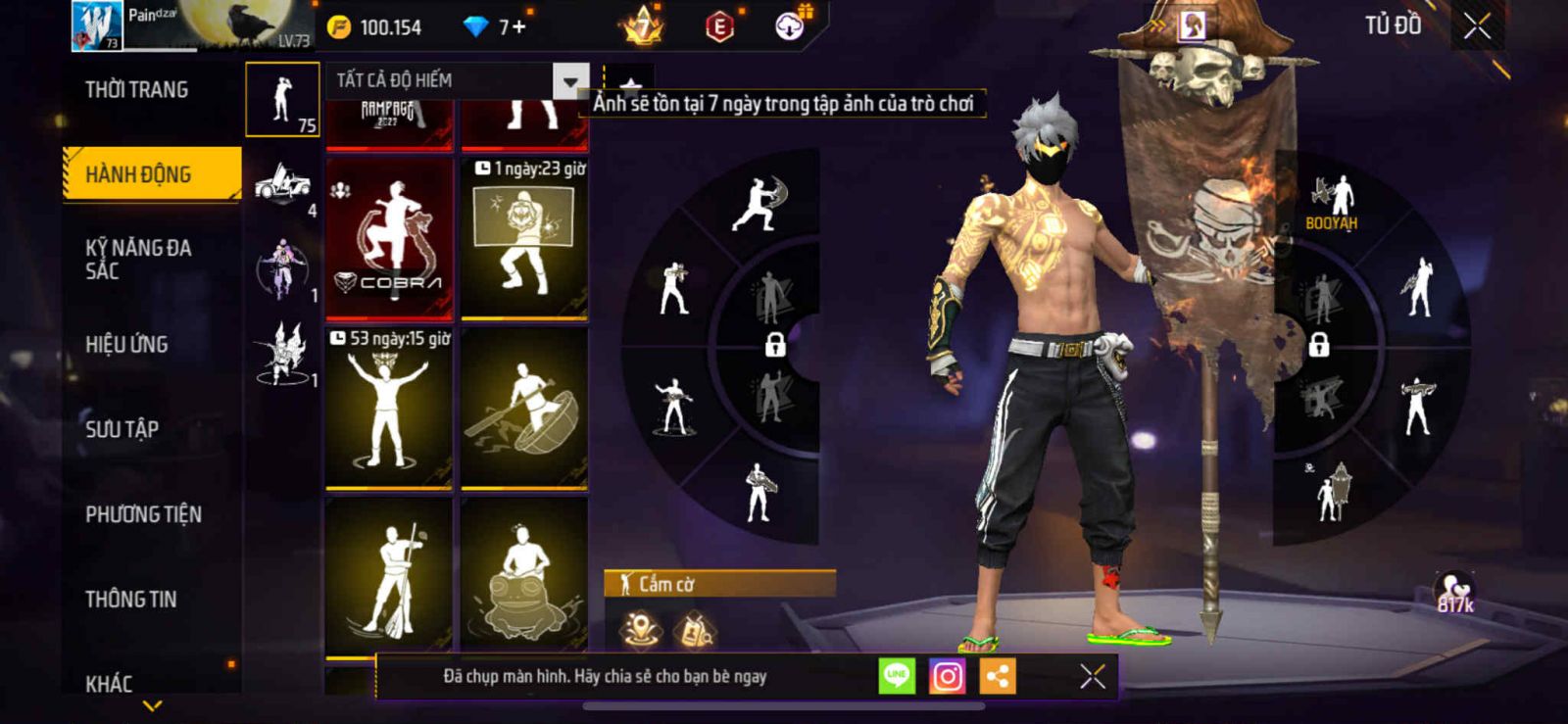Add diamonds with the plus button
Viewport: 1568px width, 724px height.
(x=518, y=27)
